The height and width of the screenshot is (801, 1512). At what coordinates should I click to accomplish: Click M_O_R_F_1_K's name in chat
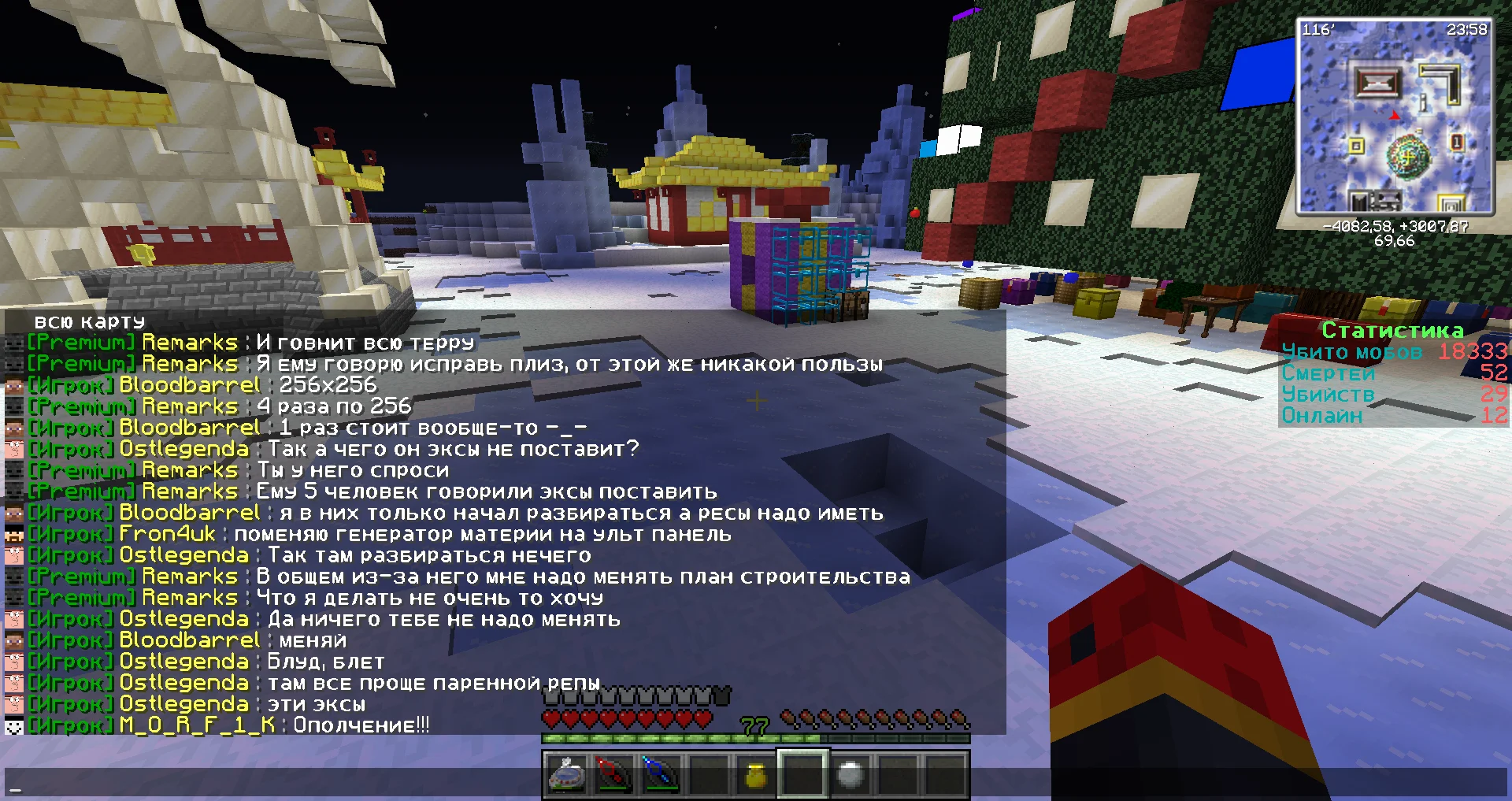[197, 725]
